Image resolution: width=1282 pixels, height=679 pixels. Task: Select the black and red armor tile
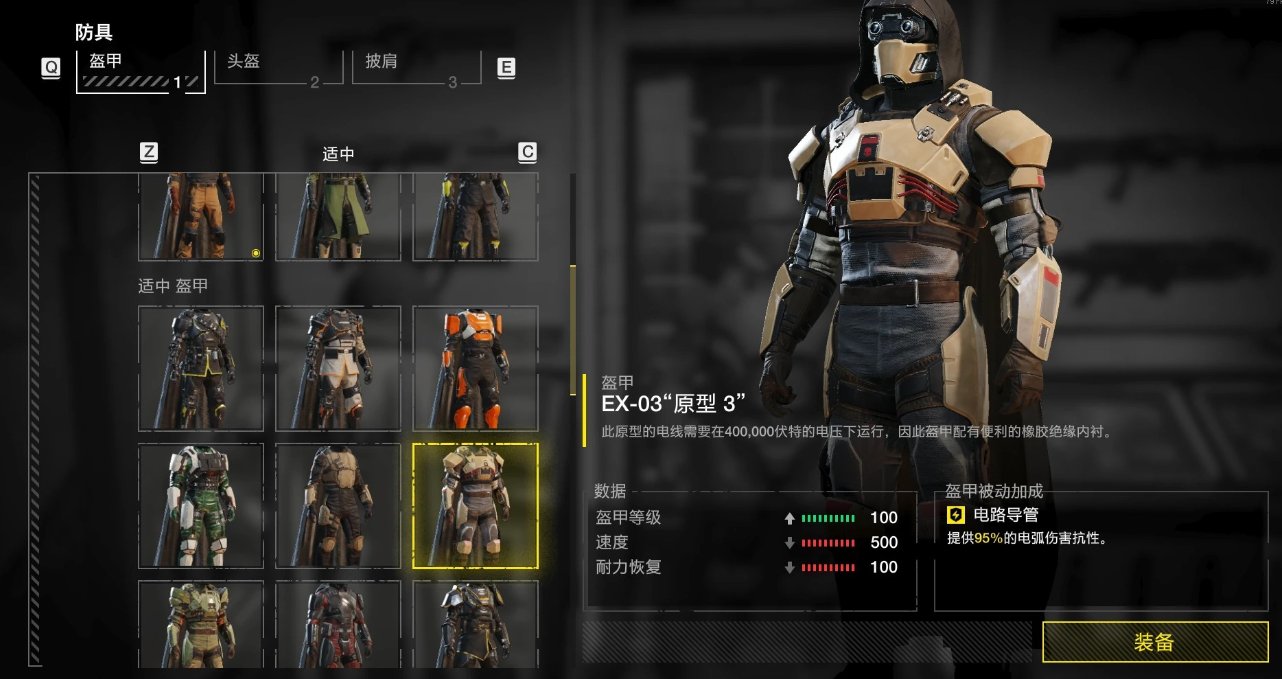tap(338, 624)
